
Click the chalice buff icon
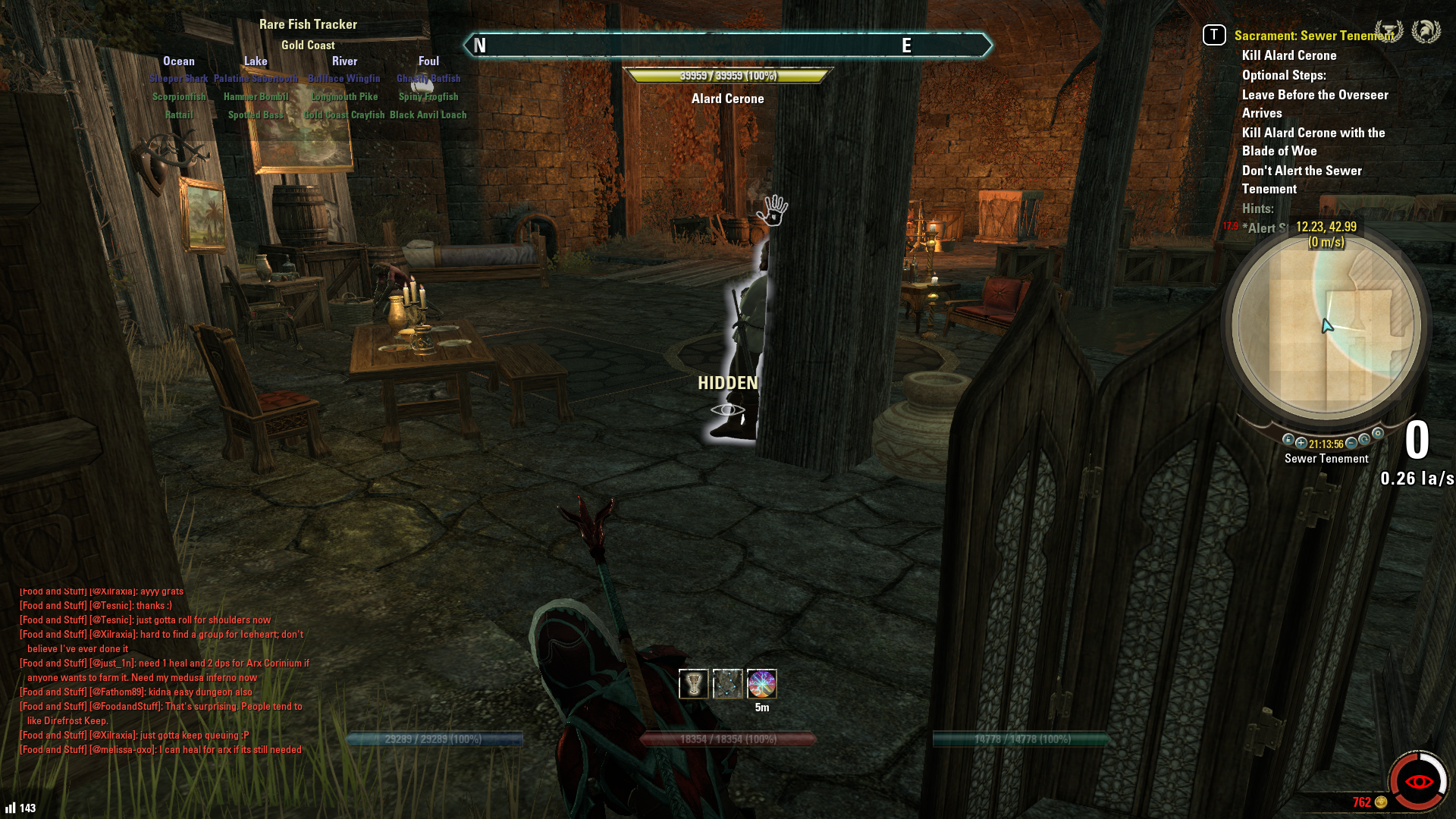[x=693, y=684]
